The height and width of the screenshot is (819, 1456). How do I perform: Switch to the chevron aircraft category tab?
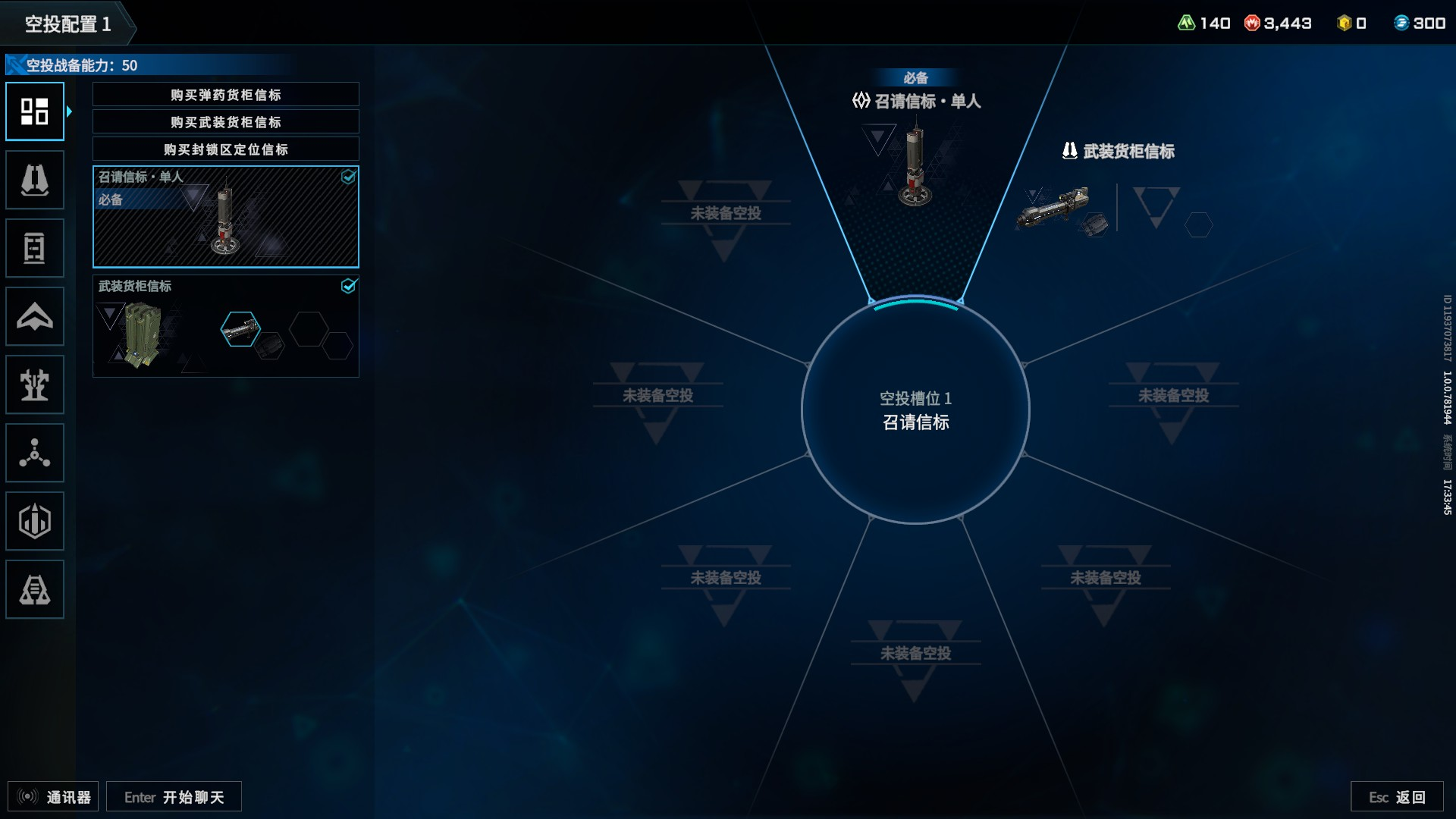pos(35,316)
